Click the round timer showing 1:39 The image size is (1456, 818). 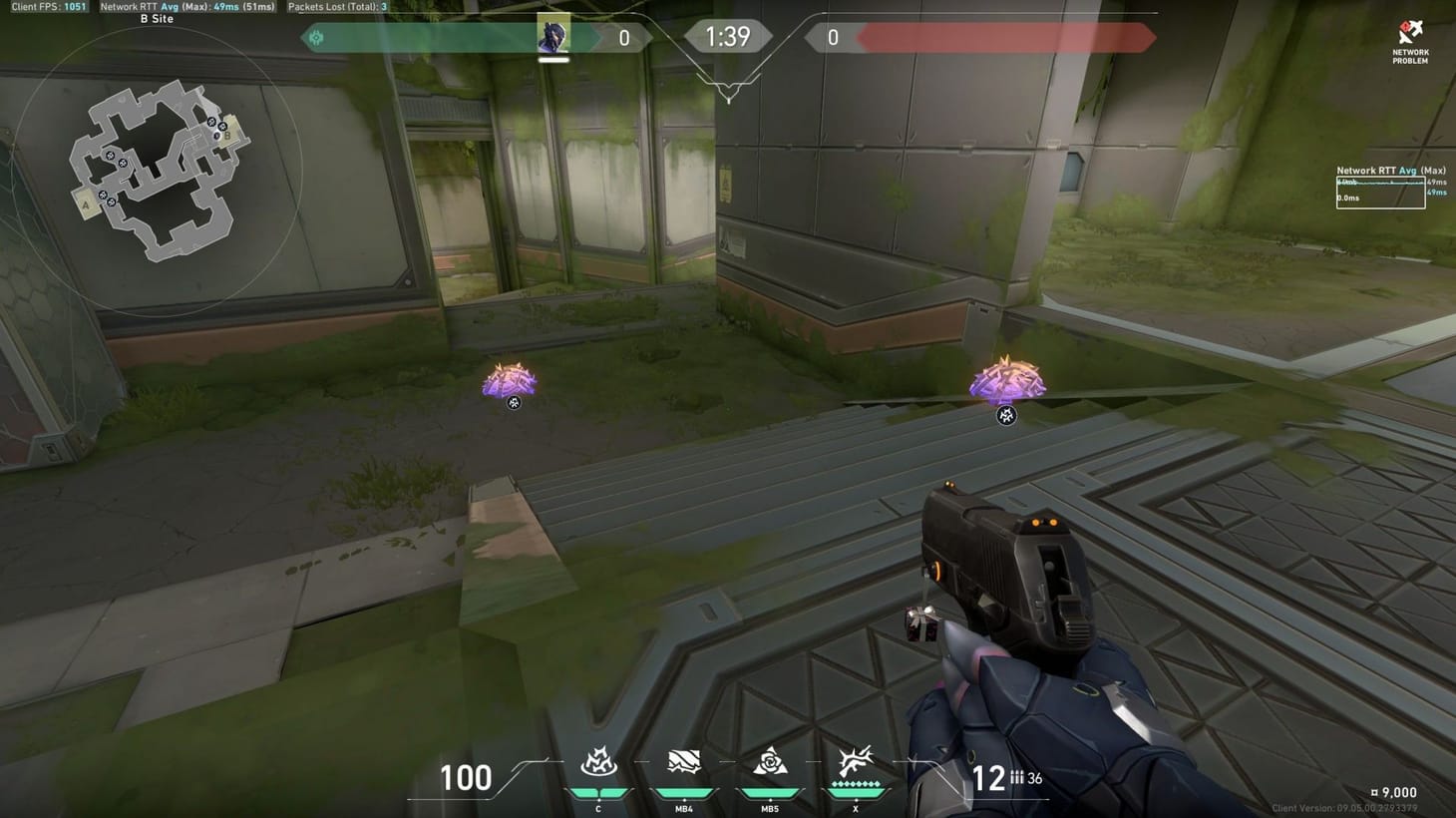tap(727, 36)
